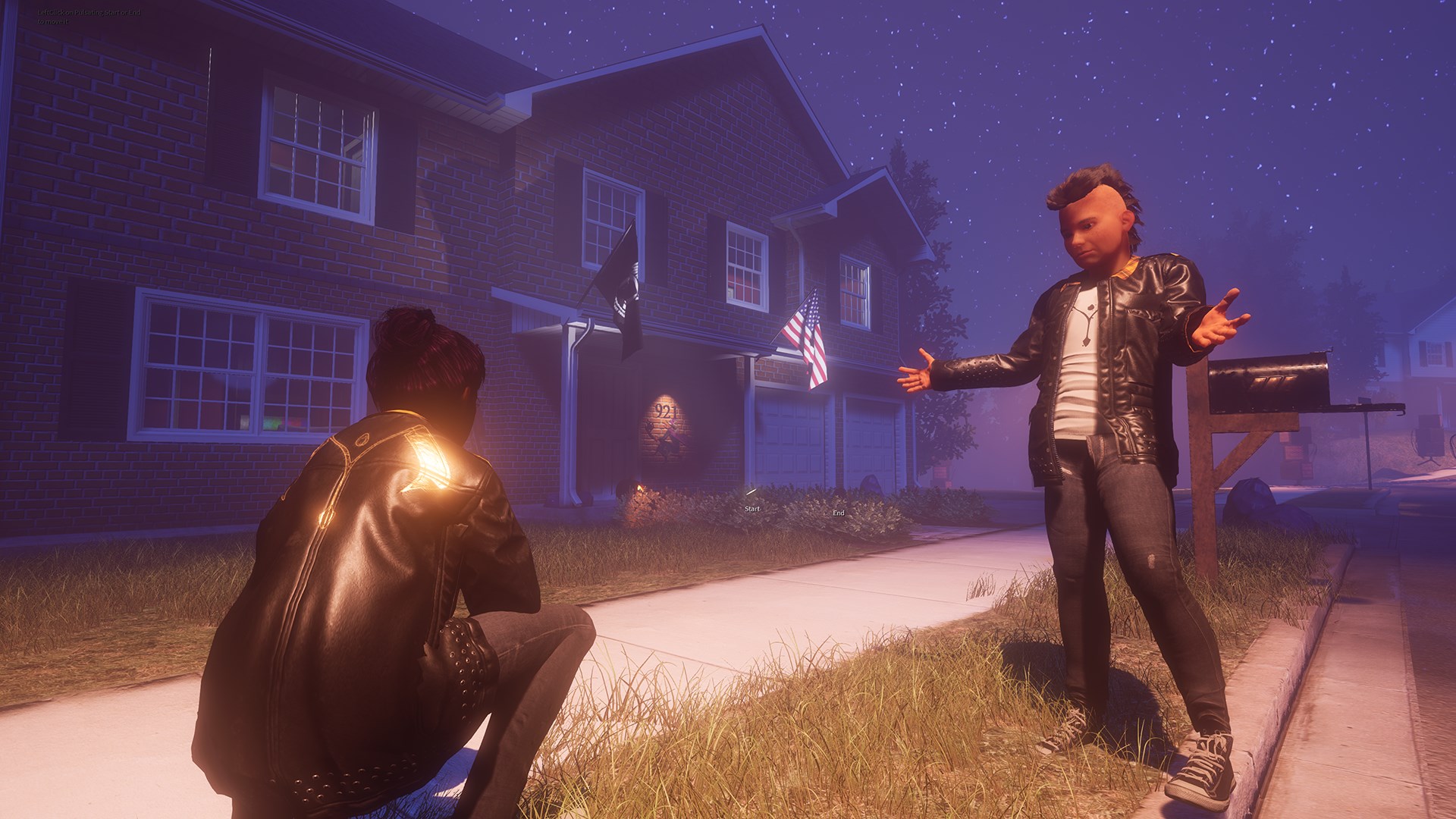Image resolution: width=1456 pixels, height=819 pixels.
Task: Select the Start marker label
Action: point(752,508)
